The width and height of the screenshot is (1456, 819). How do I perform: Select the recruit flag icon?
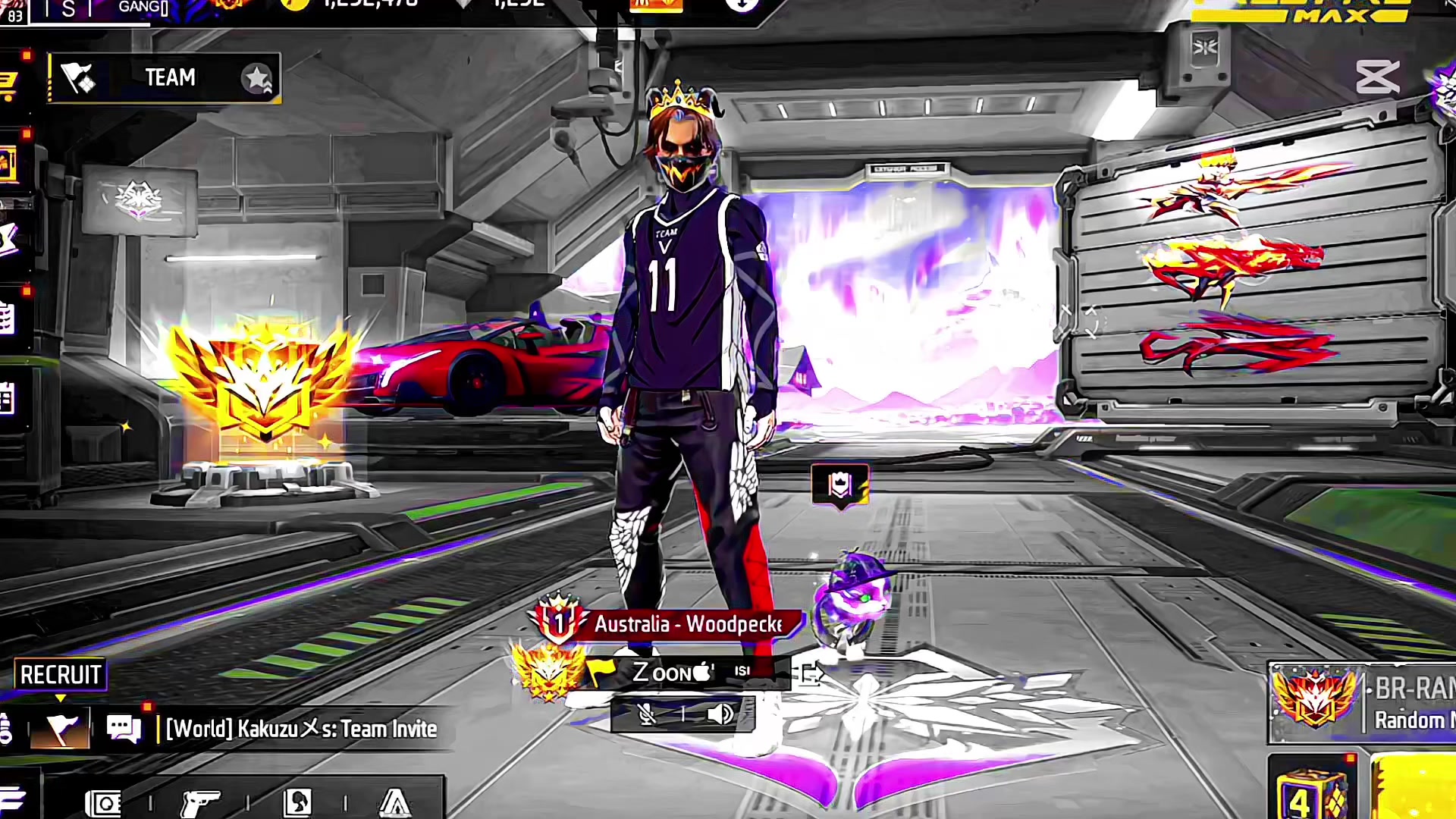pyautogui.click(x=61, y=730)
